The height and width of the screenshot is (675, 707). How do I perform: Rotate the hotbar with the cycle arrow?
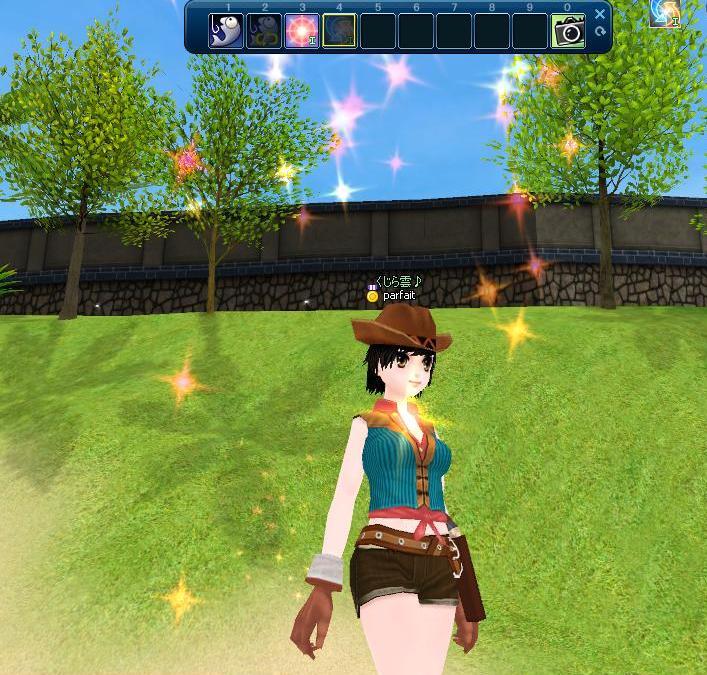[600, 32]
